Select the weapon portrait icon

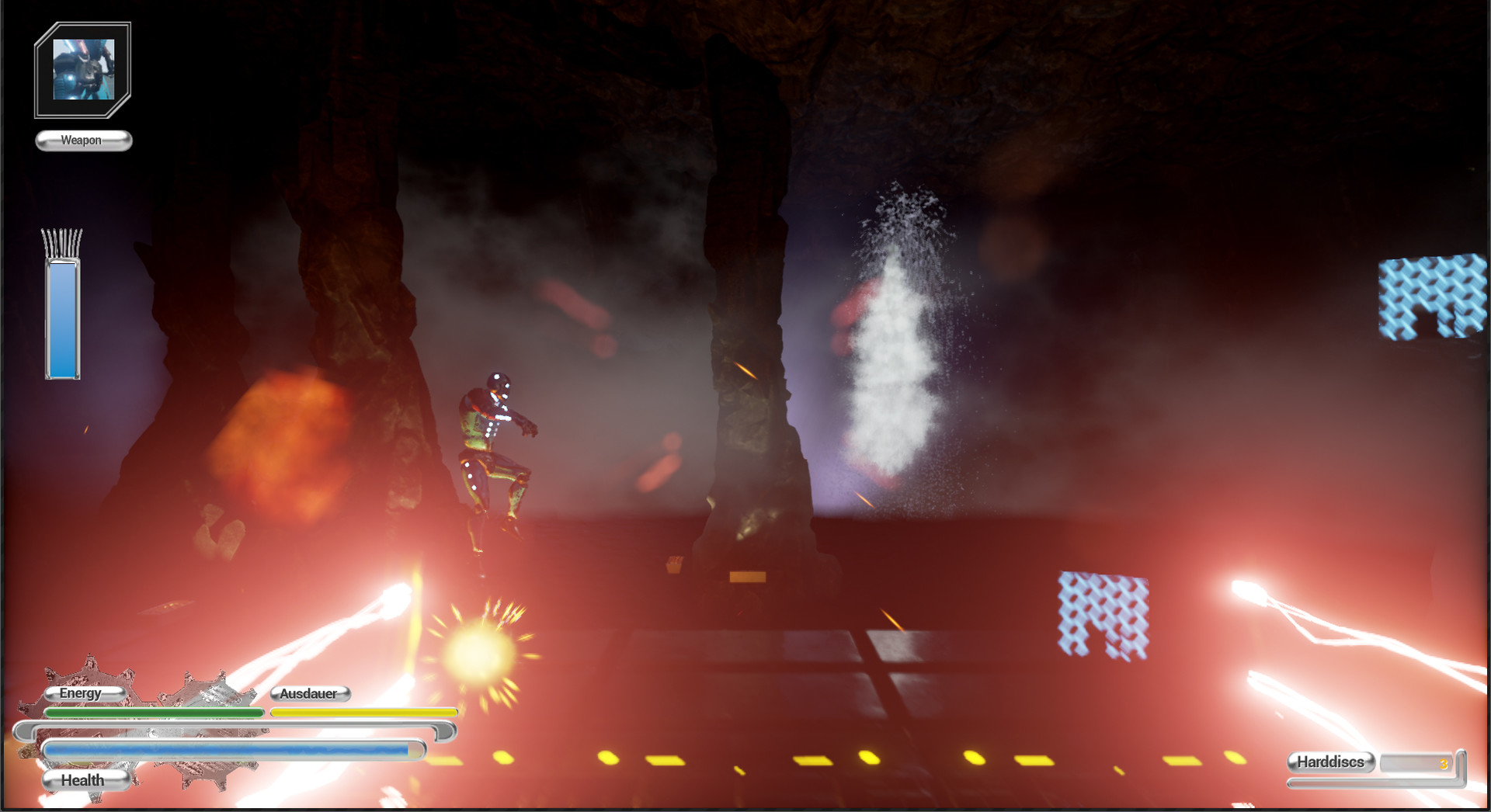83,70
